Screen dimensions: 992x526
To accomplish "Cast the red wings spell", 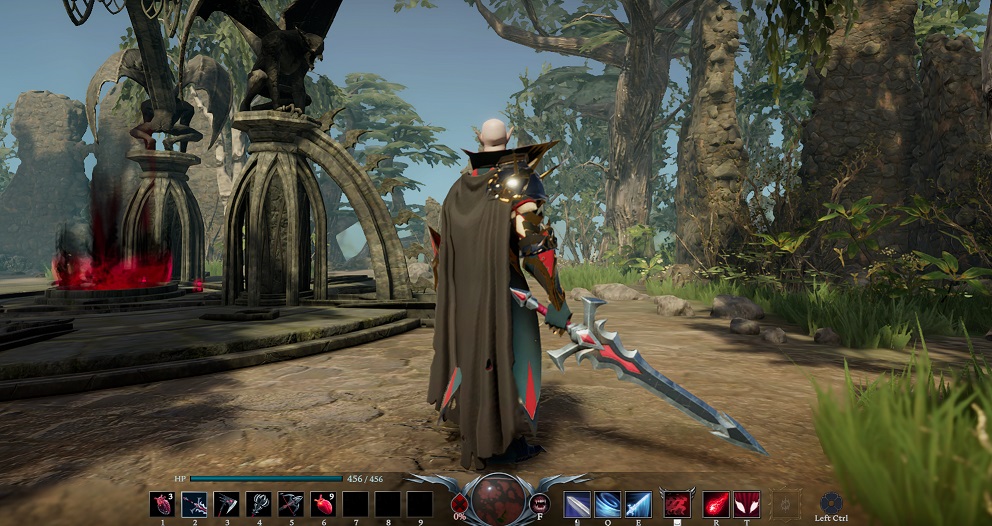I will pyautogui.click(x=747, y=504).
